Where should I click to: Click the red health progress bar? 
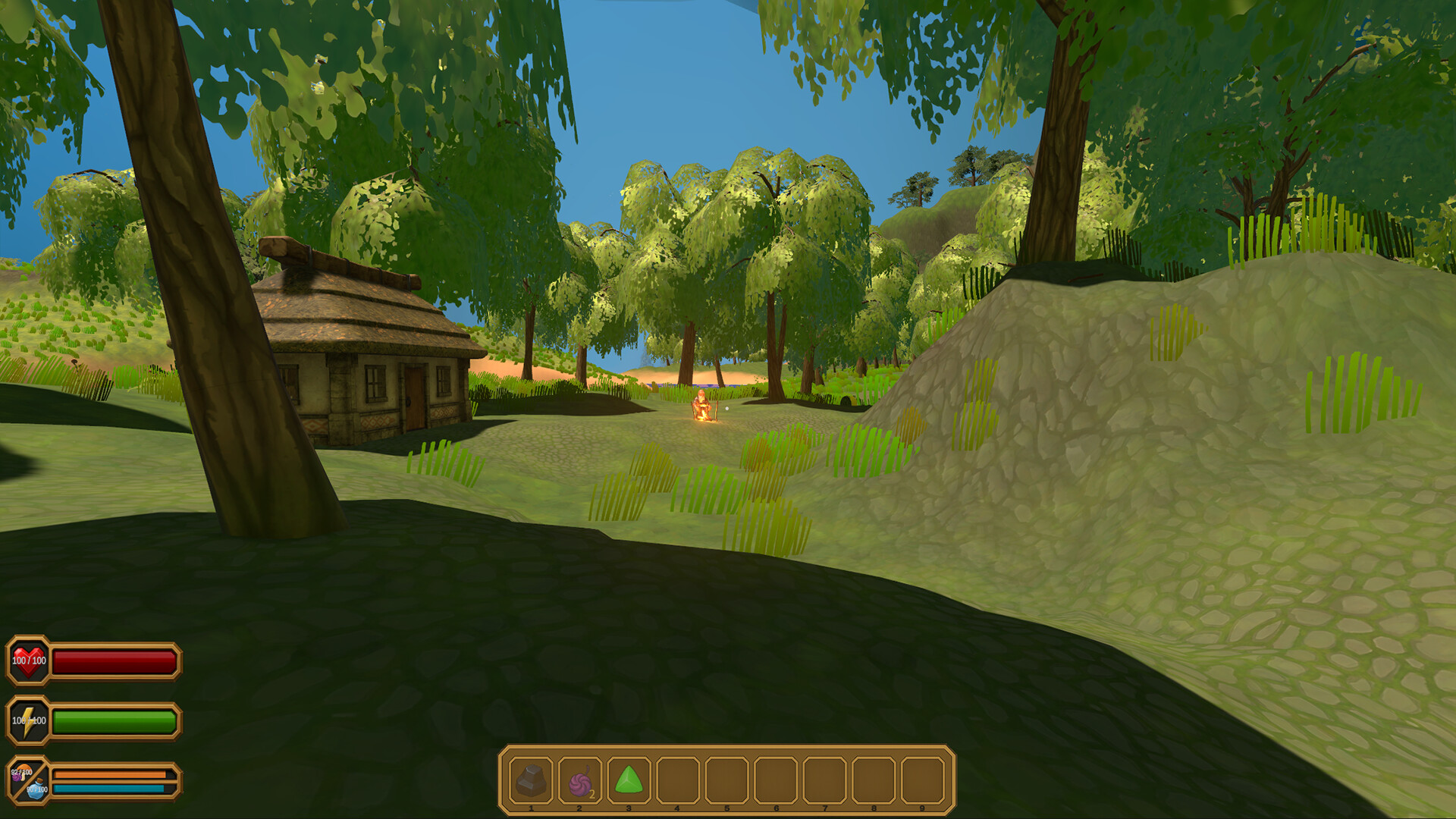(x=114, y=662)
